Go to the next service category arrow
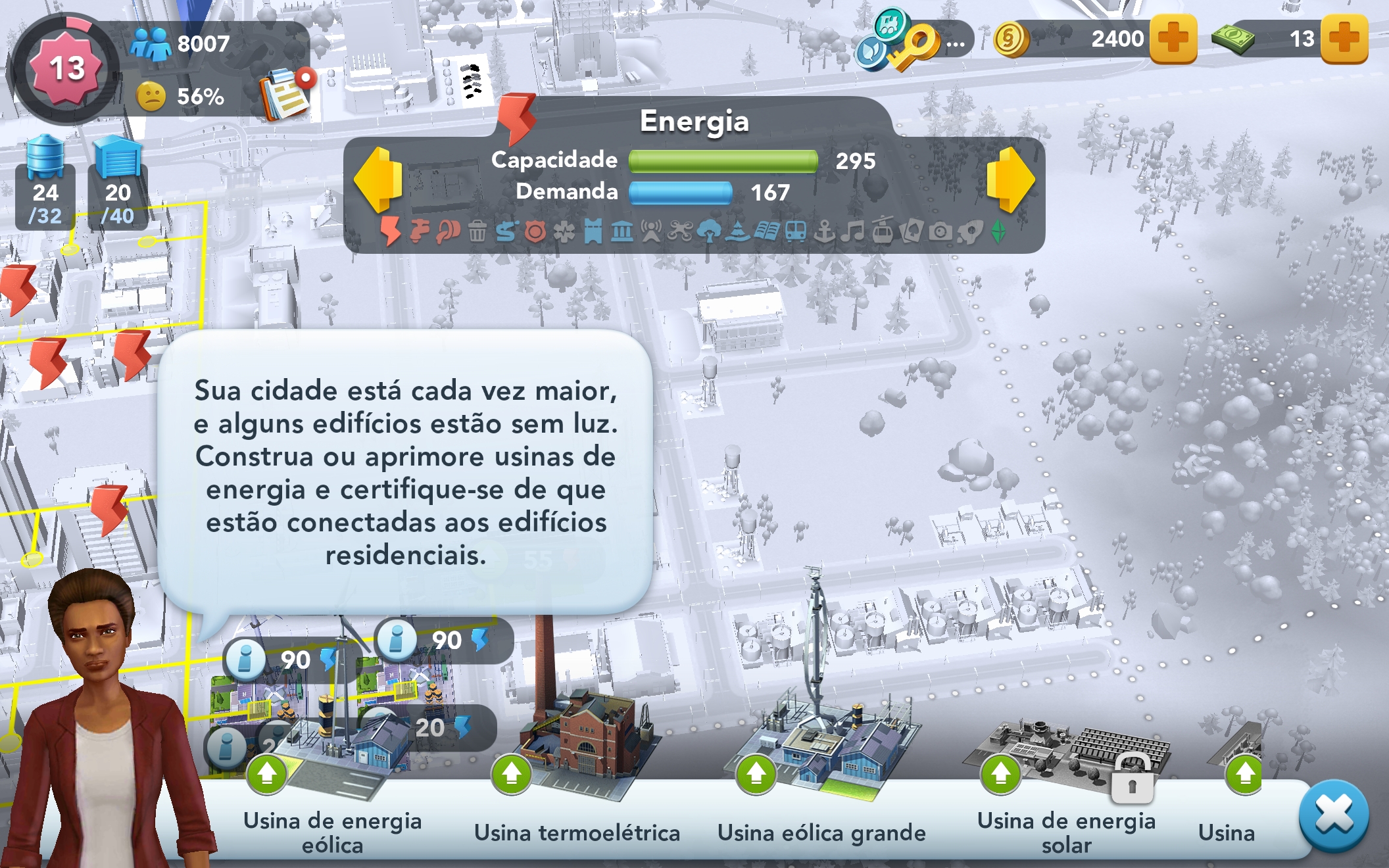Viewport: 1389px width, 868px height. [x=1011, y=180]
